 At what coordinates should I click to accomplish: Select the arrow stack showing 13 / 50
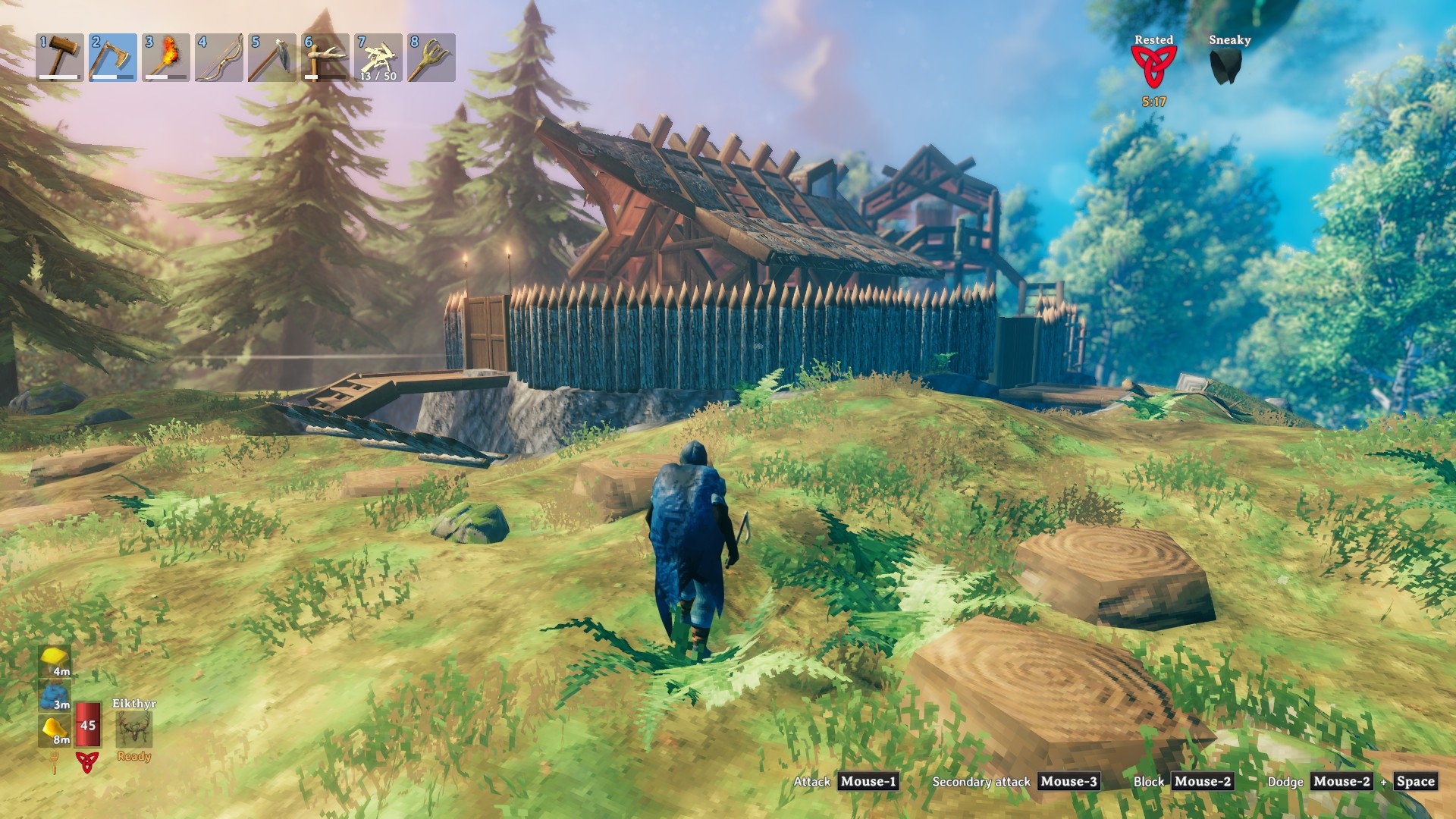click(x=378, y=58)
